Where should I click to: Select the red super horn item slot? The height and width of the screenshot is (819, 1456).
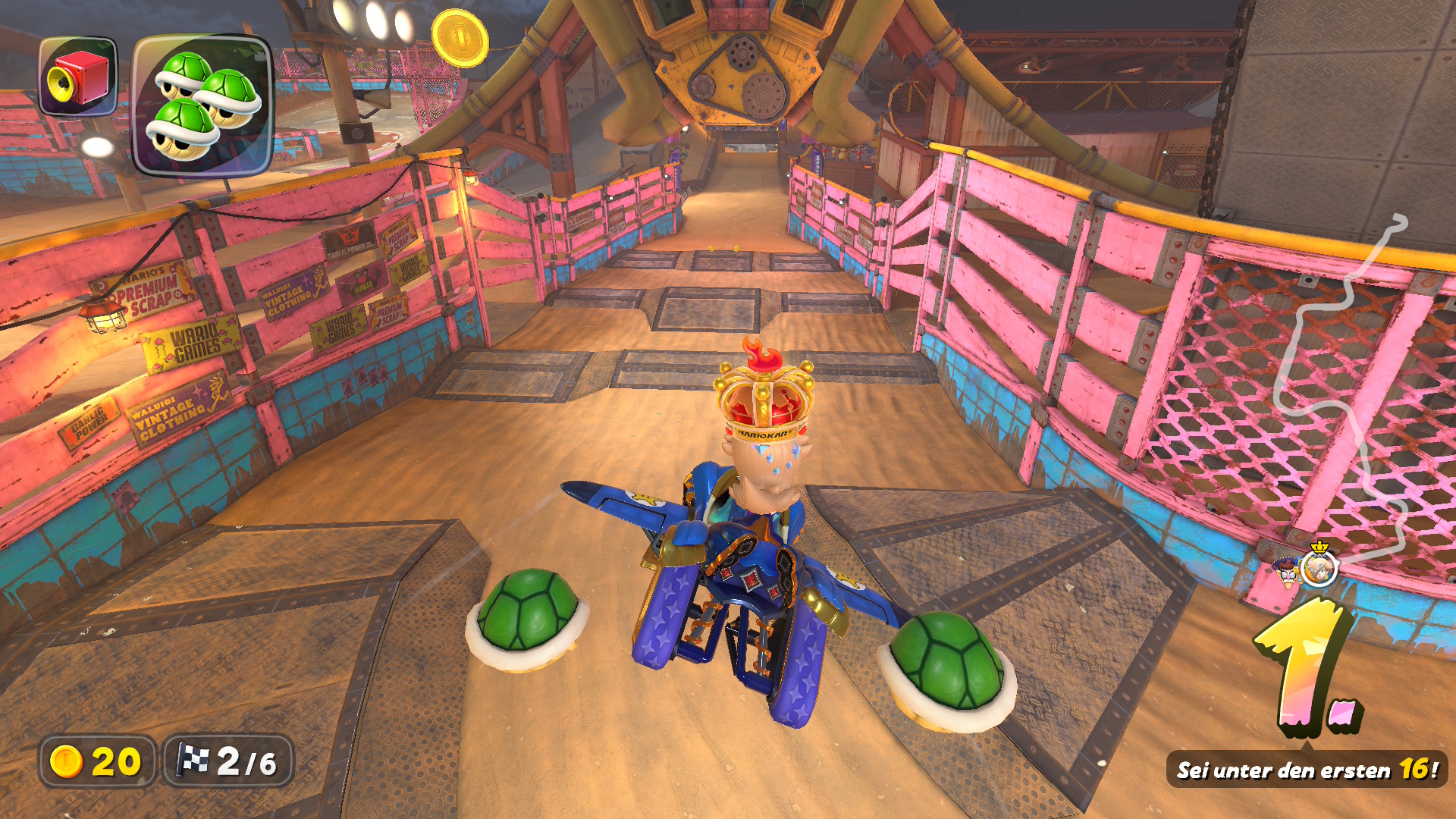[x=78, y=77]
